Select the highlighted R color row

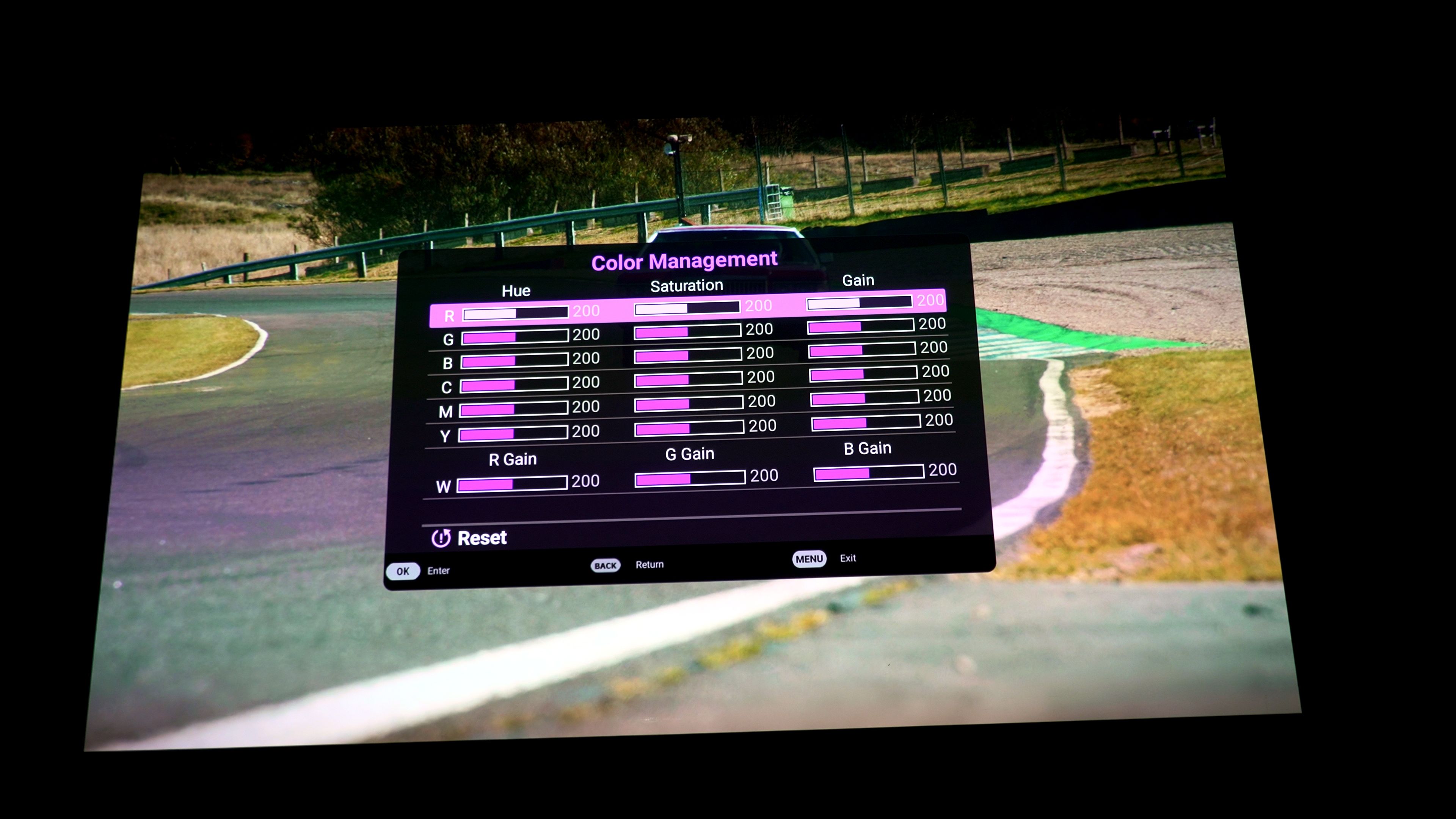point(449,315)
